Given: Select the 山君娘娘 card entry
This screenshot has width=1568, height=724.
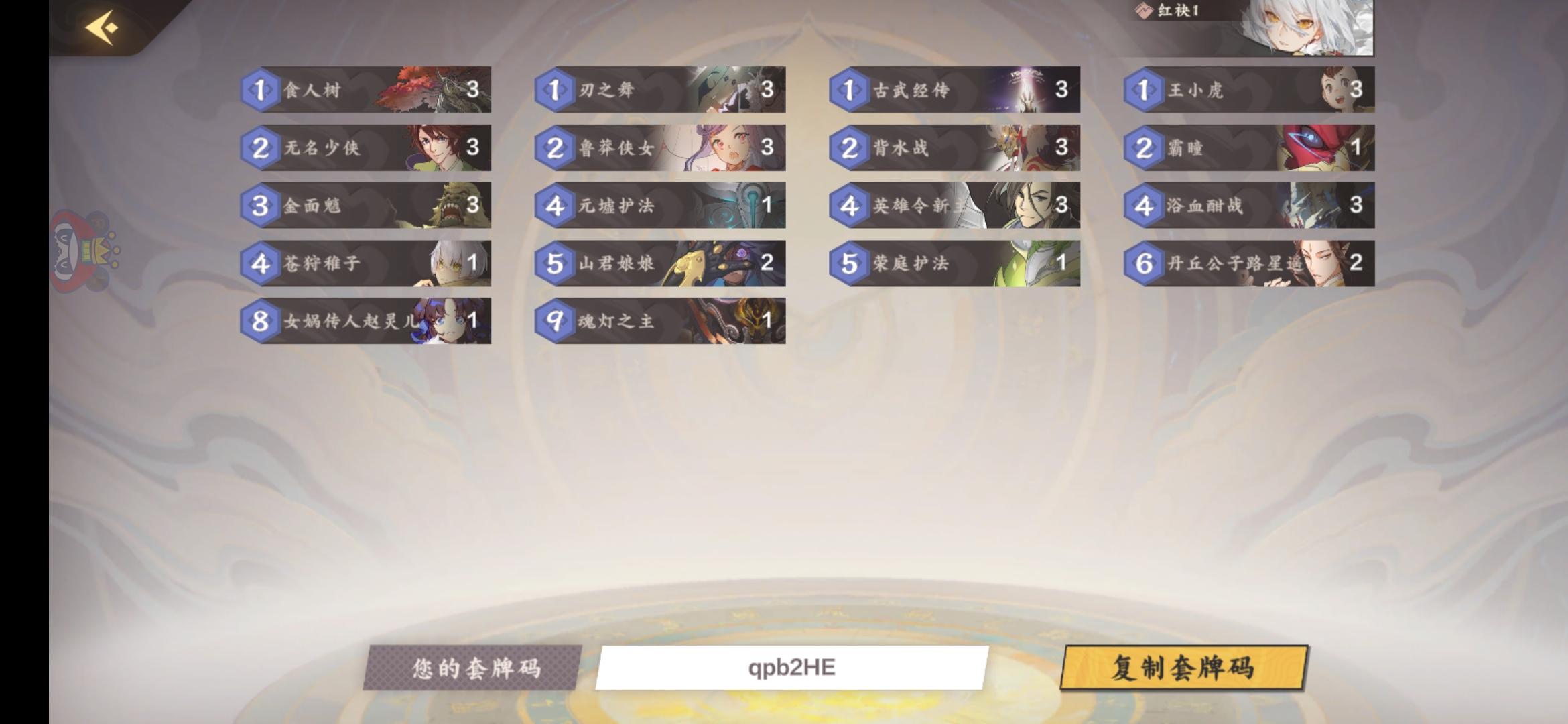Looking at the screenshot, I should point(660,265).
